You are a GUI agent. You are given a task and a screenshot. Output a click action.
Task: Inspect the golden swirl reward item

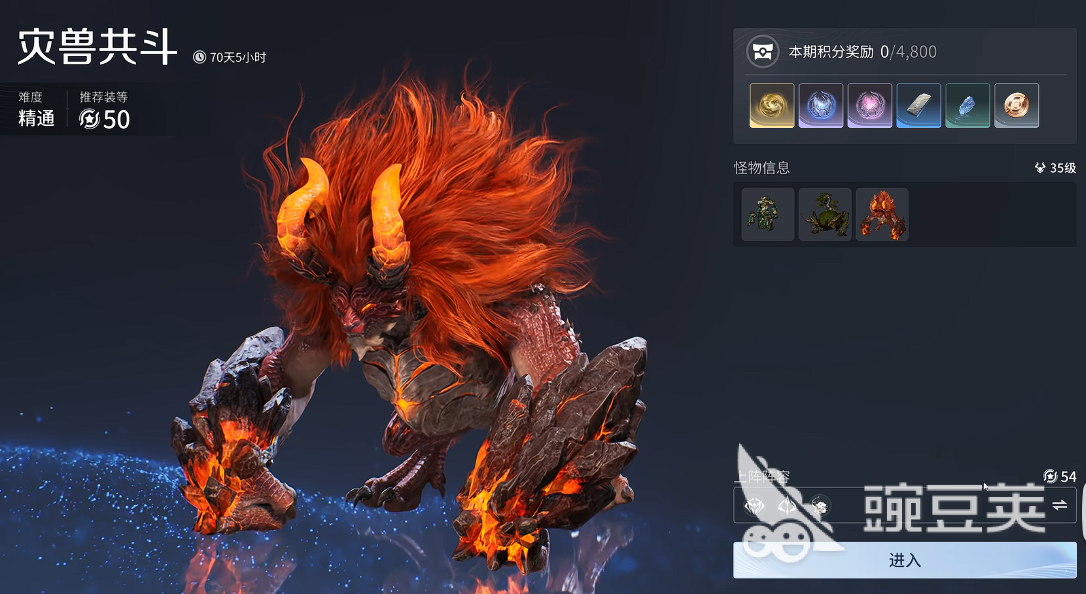(x=772, y=105)
